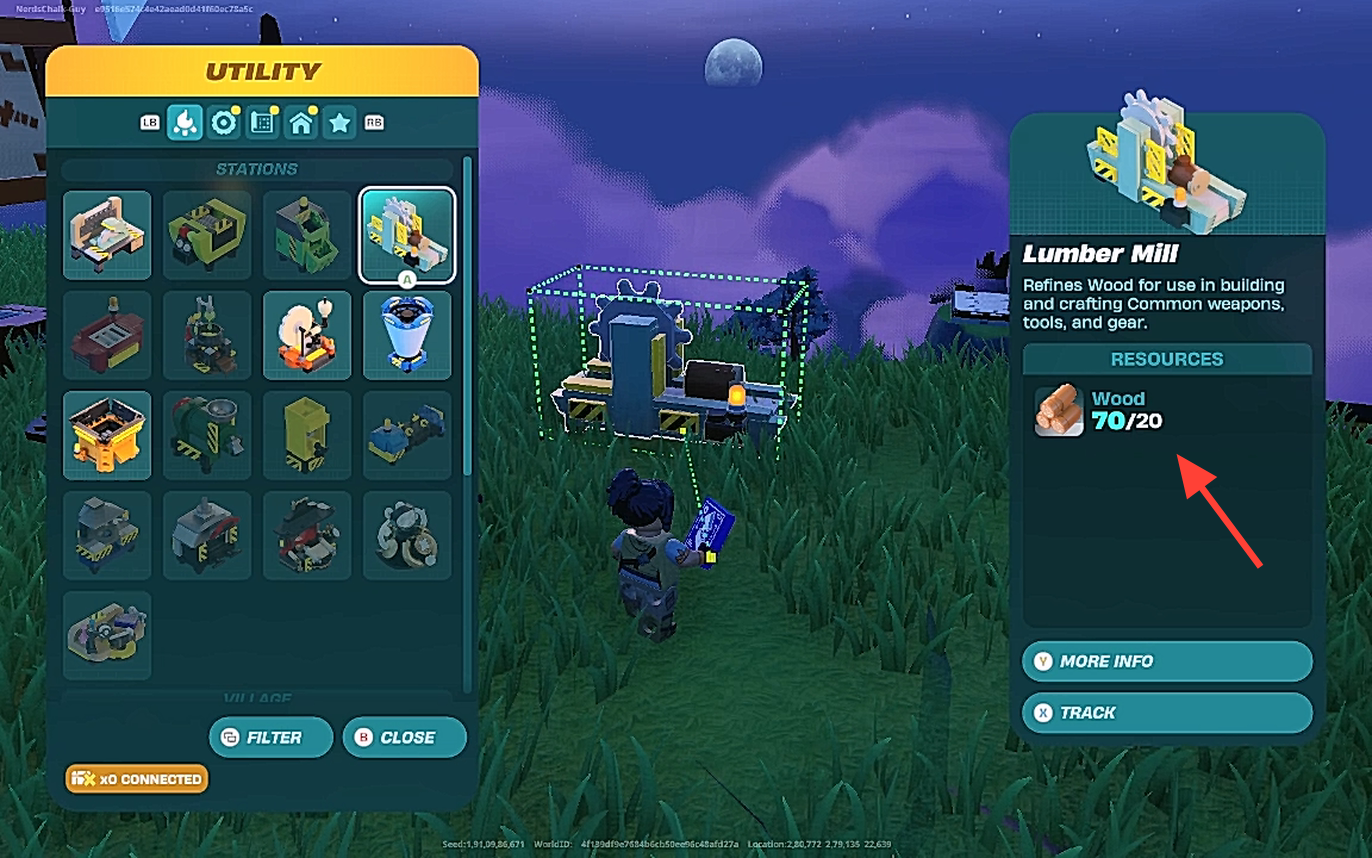Select the orange open-box station tile
This screenshot has height=858, width=1372.
click(x=107, y=435)
